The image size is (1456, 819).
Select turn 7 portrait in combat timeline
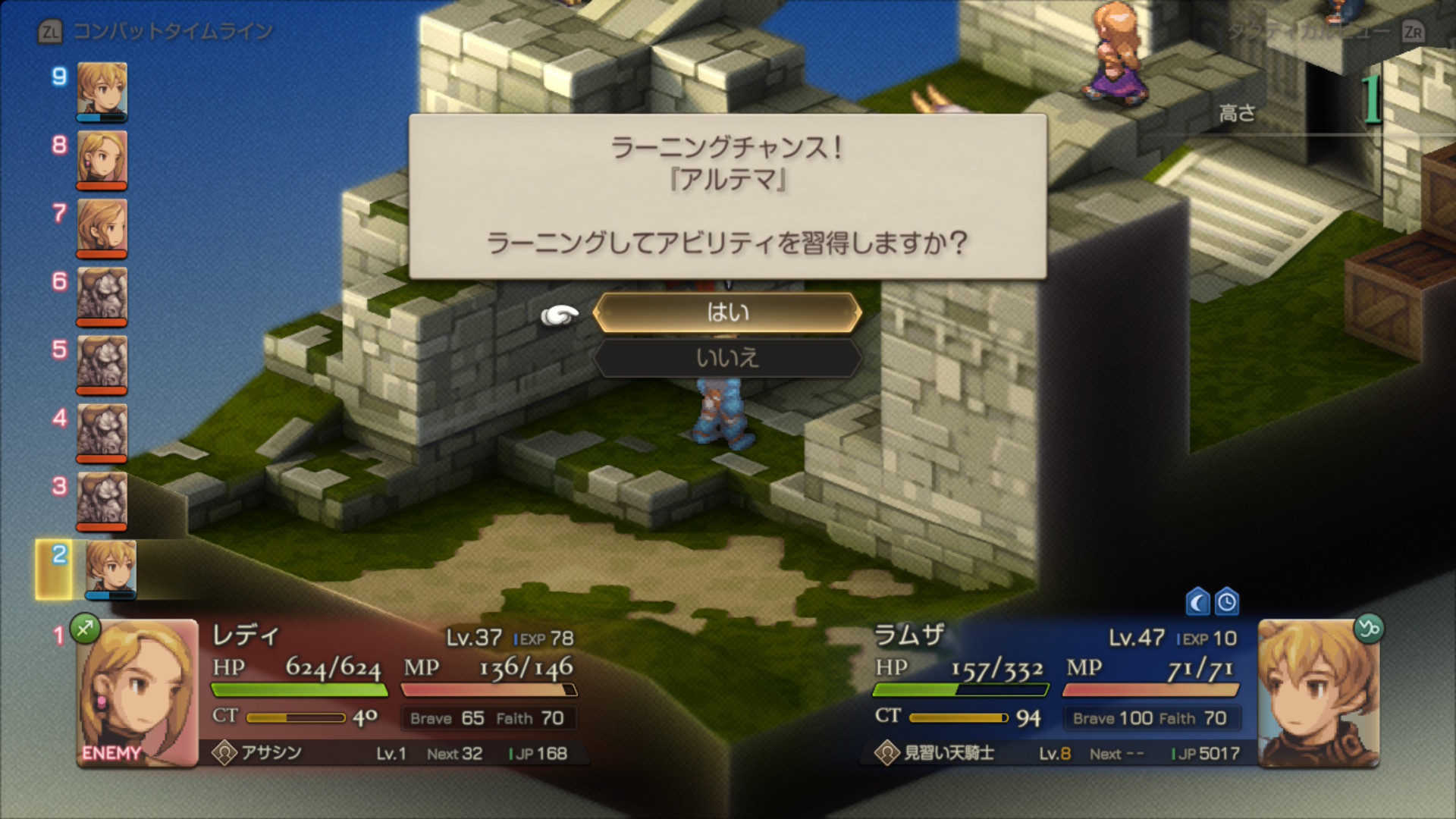coord(102,227)
